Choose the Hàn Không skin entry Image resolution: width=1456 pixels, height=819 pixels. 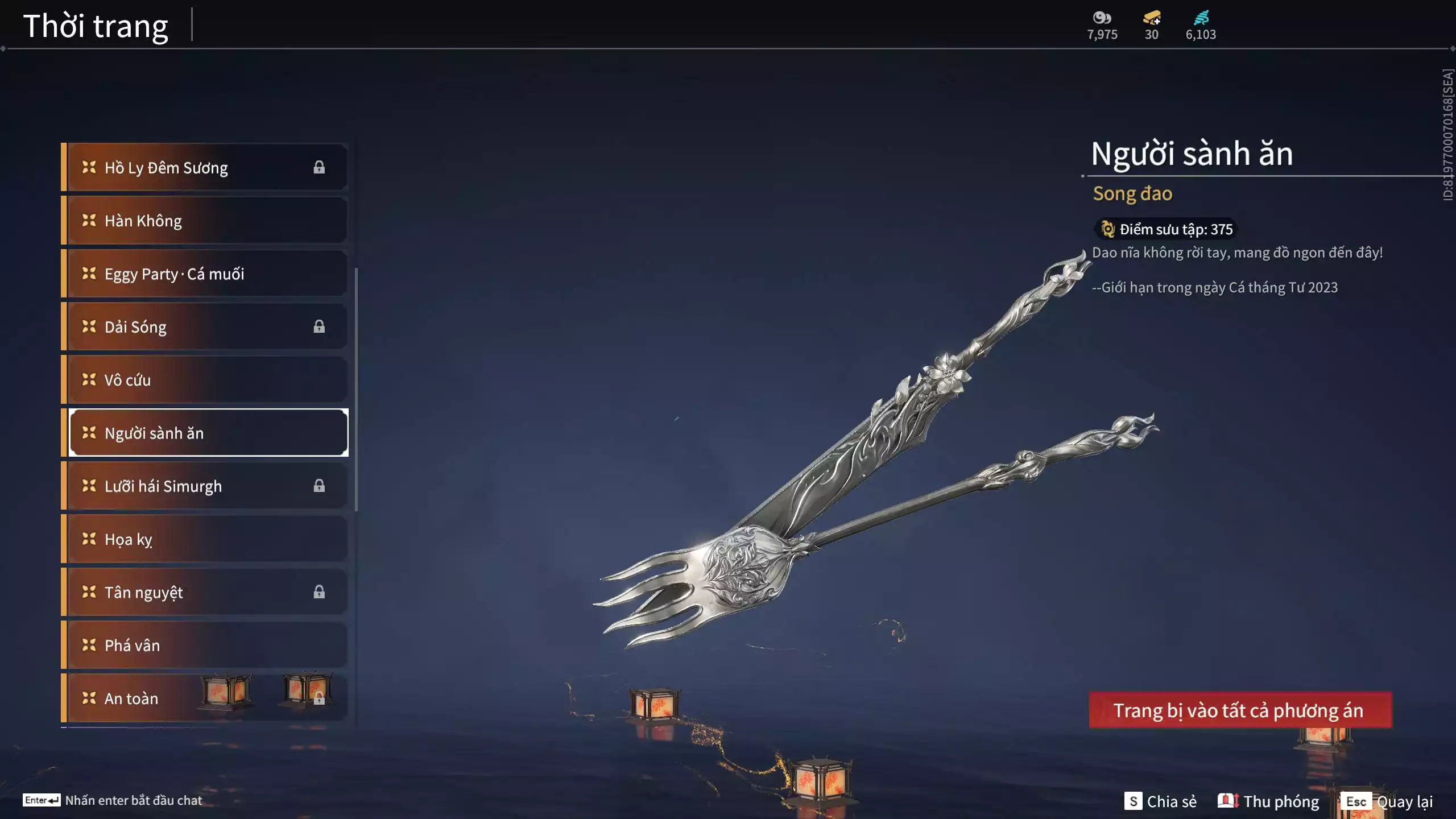(205, 221)
